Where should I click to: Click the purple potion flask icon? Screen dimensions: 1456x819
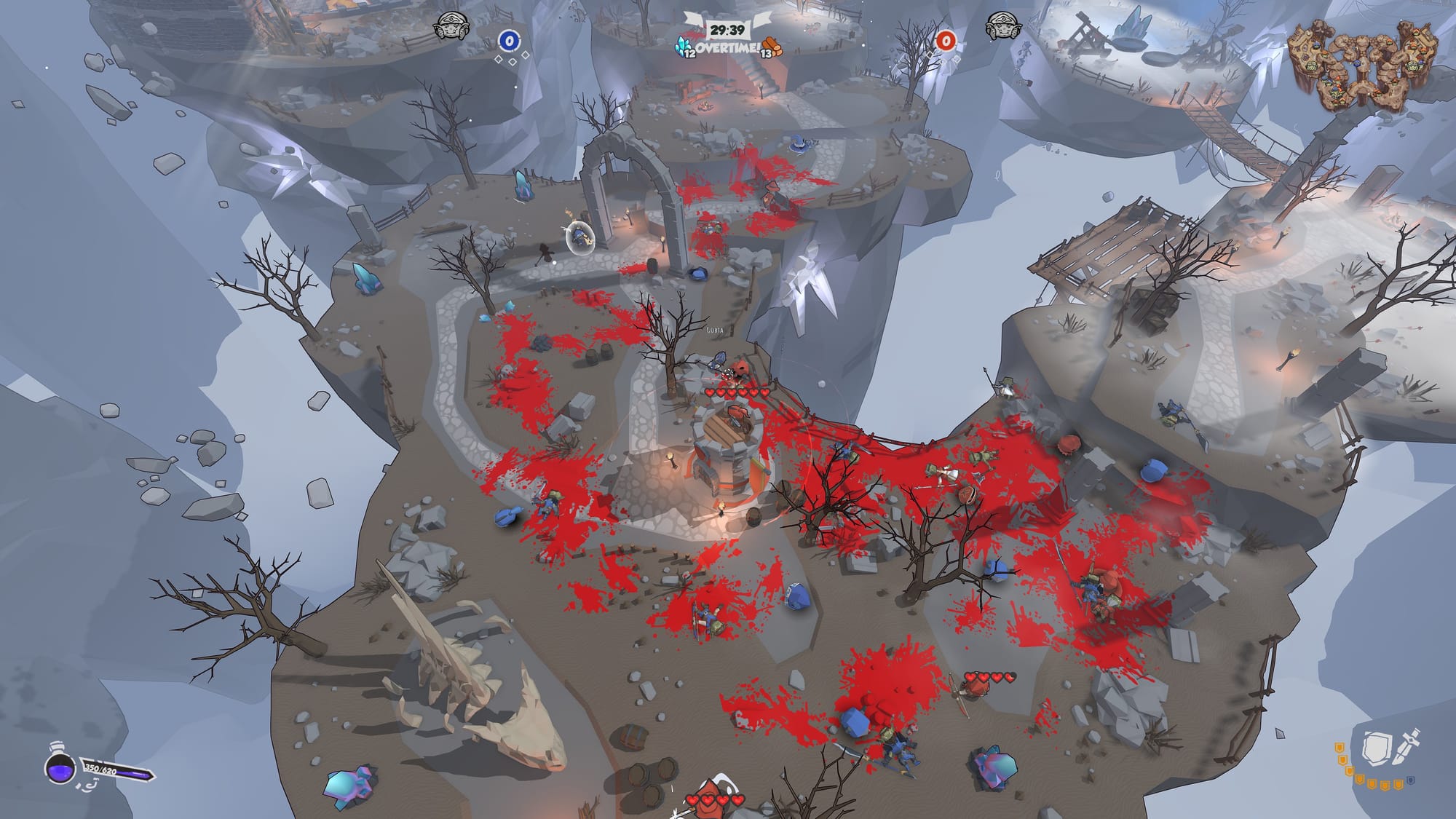point(60,767)
